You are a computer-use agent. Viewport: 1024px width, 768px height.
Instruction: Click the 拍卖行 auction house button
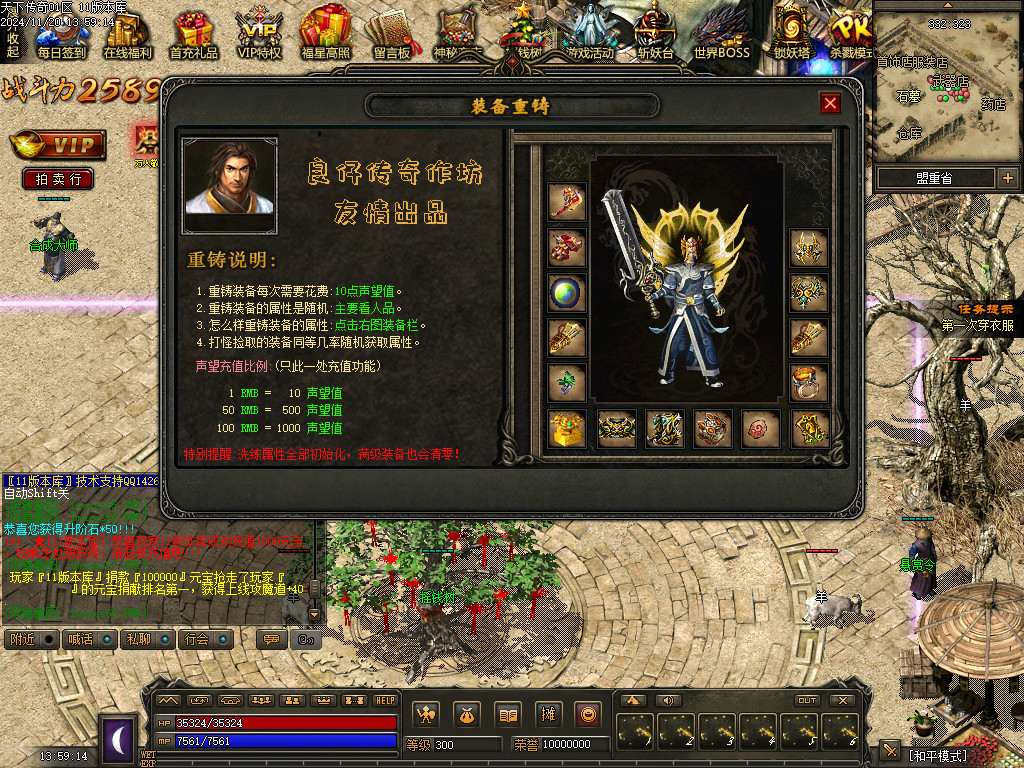[58, 179]
